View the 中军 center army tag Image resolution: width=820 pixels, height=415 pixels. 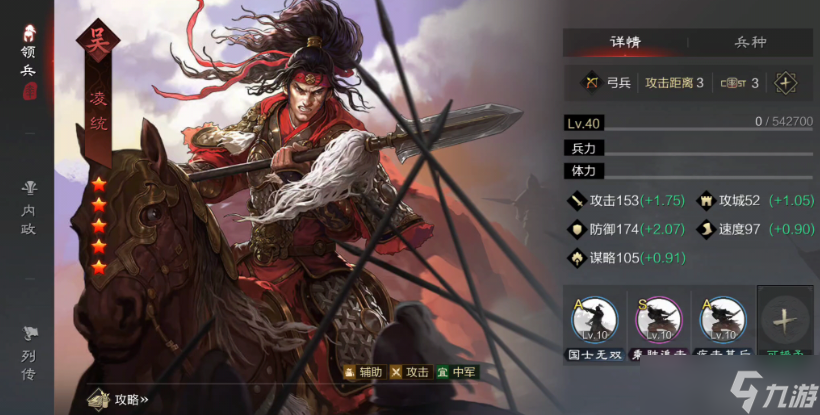click(457, 372)
